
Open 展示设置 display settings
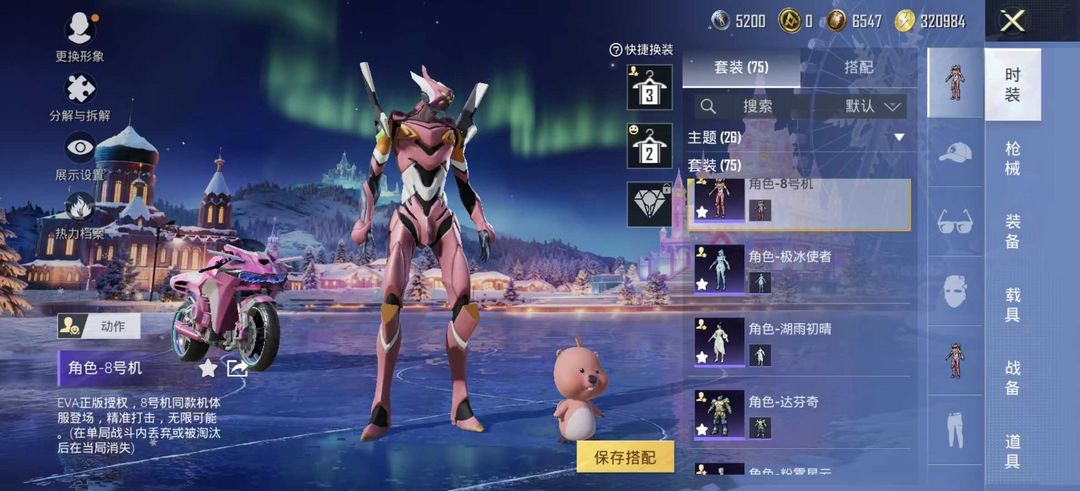pyautogui.click(x=80, y=155)
